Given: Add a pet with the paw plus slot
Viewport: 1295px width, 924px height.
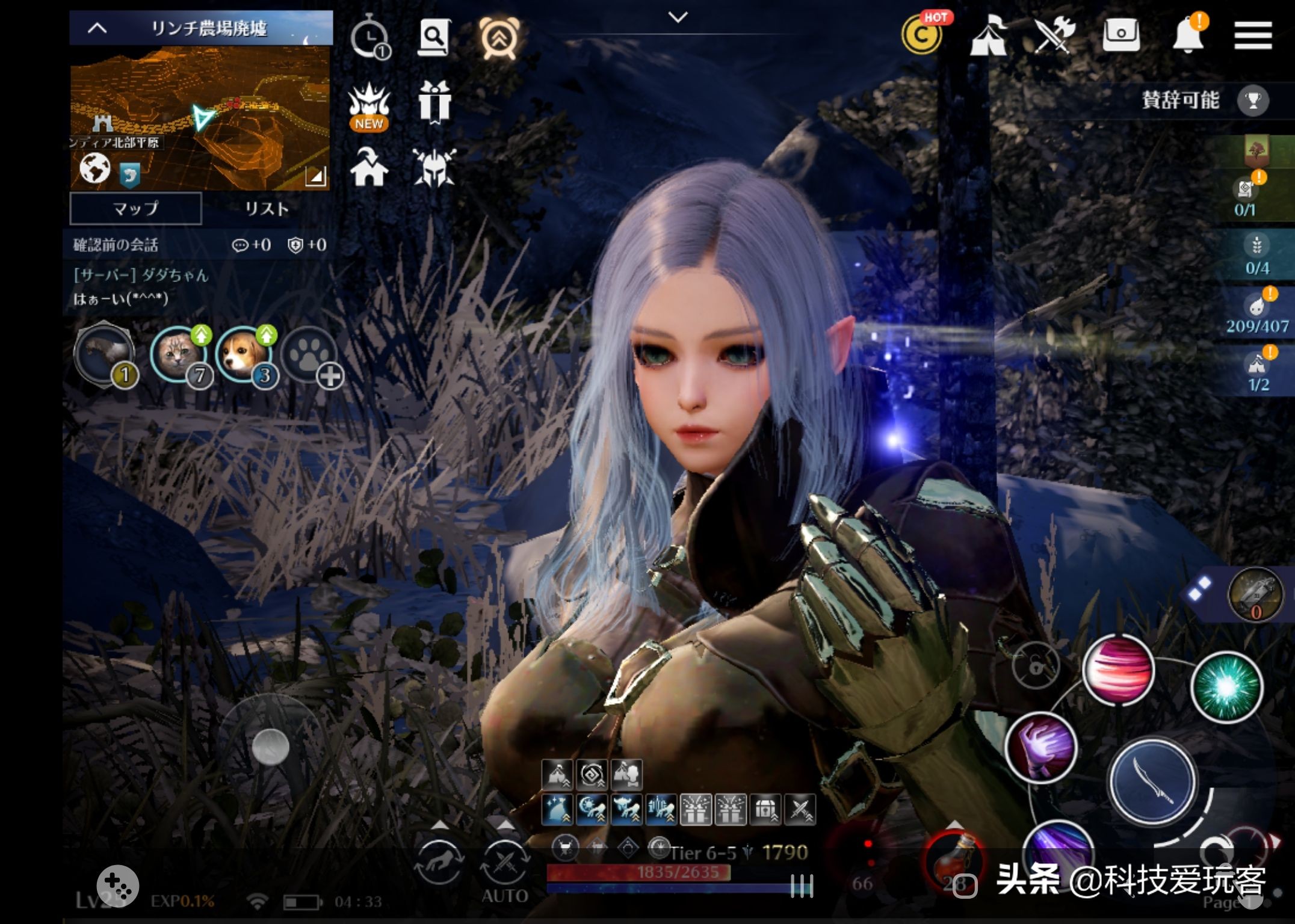Looking at the screenshot, I should 311,356.
